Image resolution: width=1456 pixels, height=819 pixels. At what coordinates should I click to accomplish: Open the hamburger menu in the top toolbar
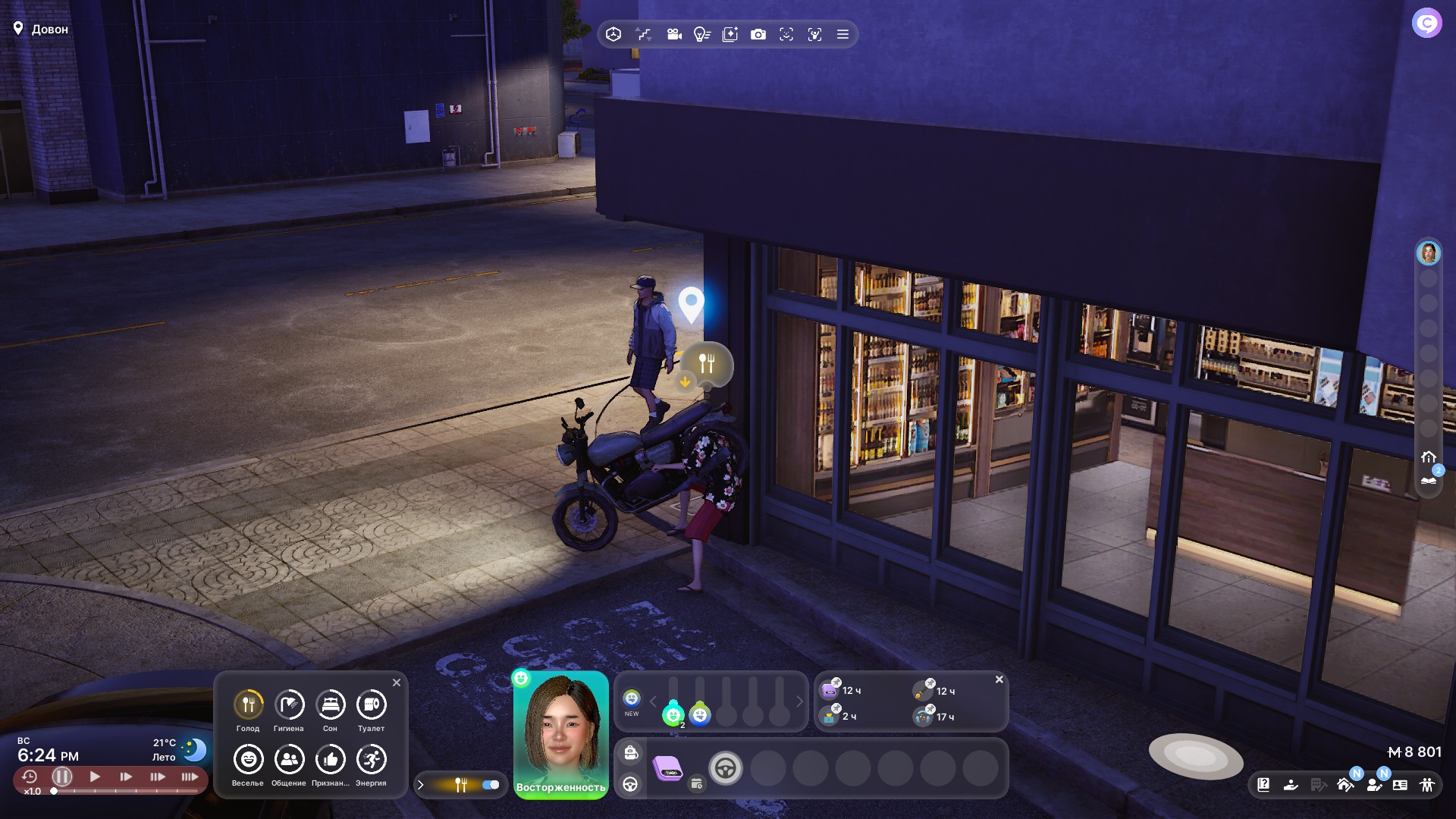click(x=843, y=34)
